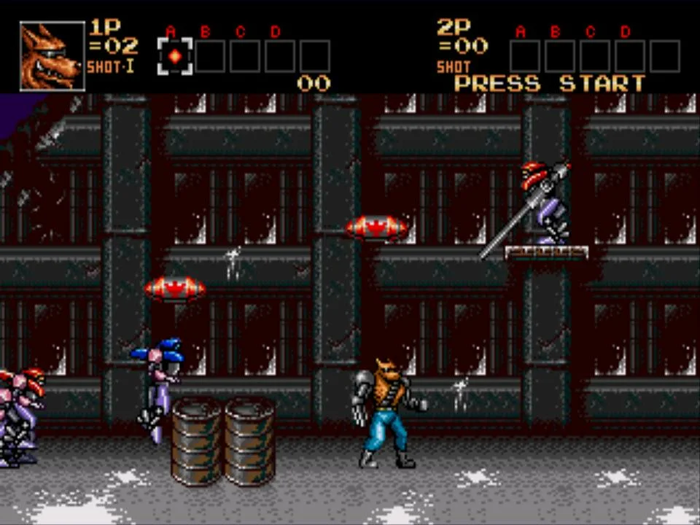Choose player one's weapon slot B
Viewport: 700px width, 525px height.
click(x=210, y=56)
